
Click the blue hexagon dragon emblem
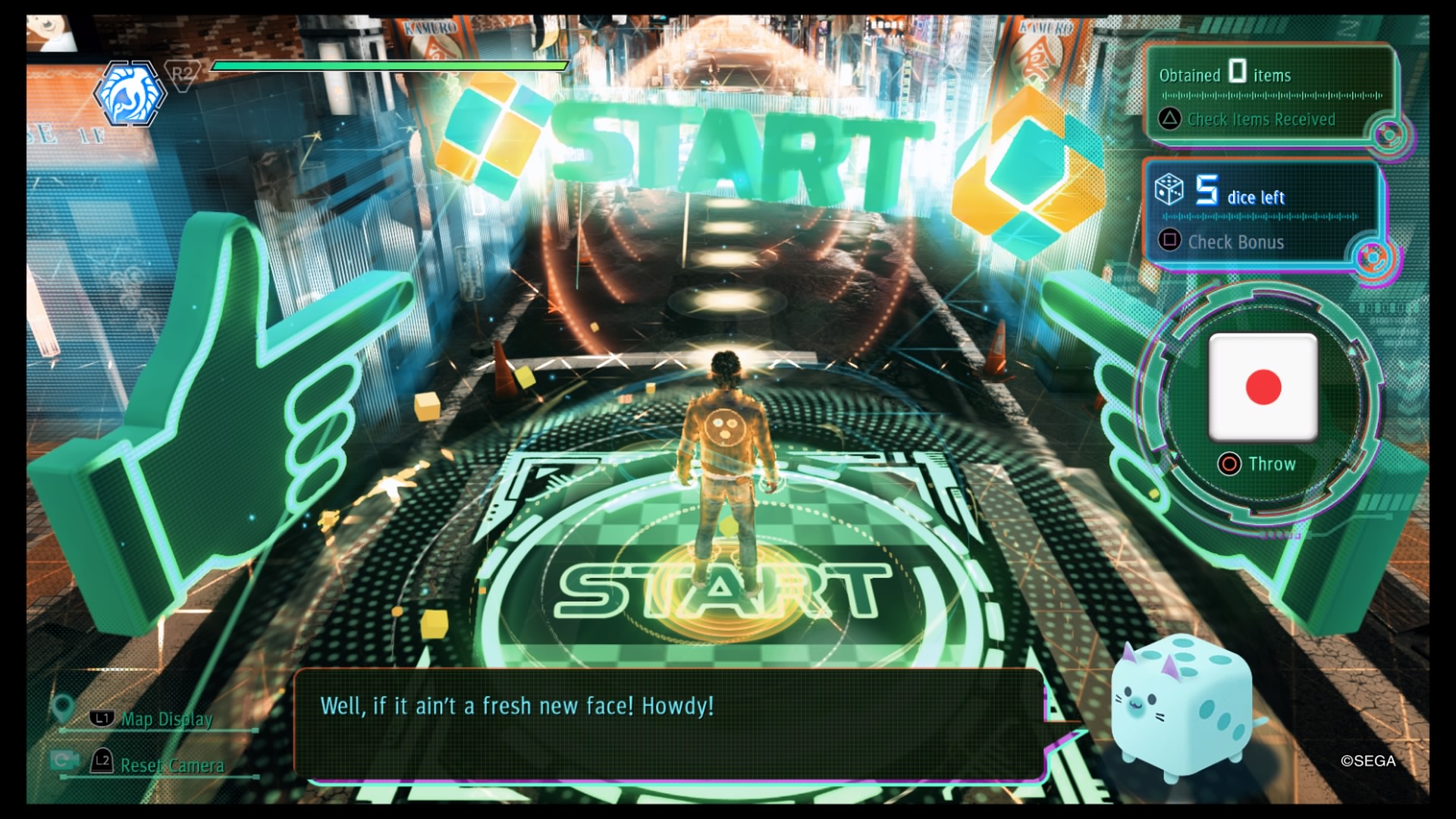(x=128, y=95)
